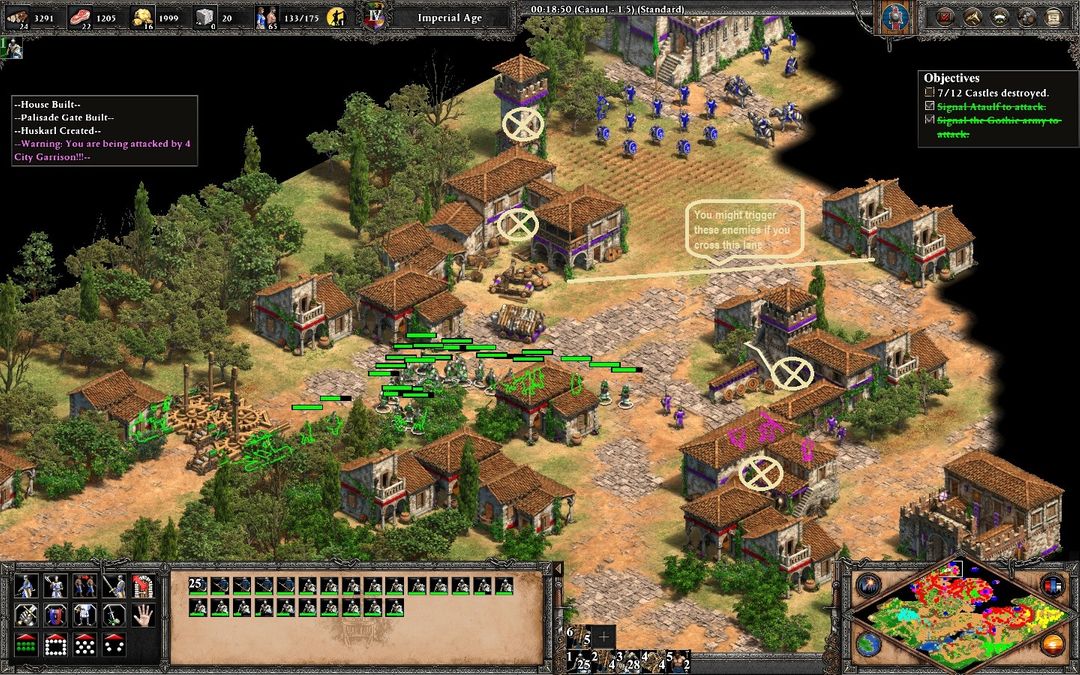Open the diplomacy horn button

(x=998, y=17)
